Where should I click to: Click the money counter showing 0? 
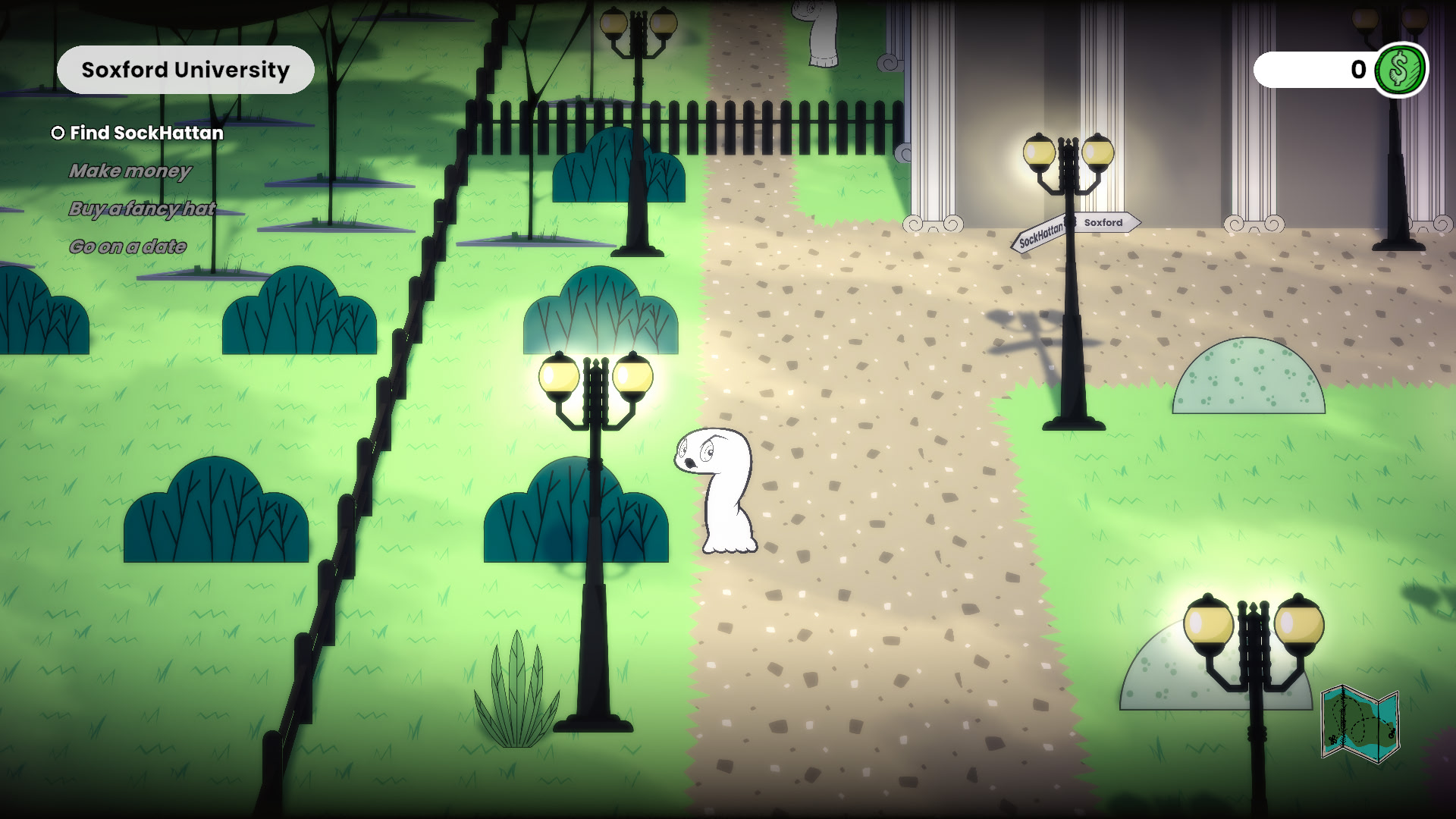tap(1357, 71)
